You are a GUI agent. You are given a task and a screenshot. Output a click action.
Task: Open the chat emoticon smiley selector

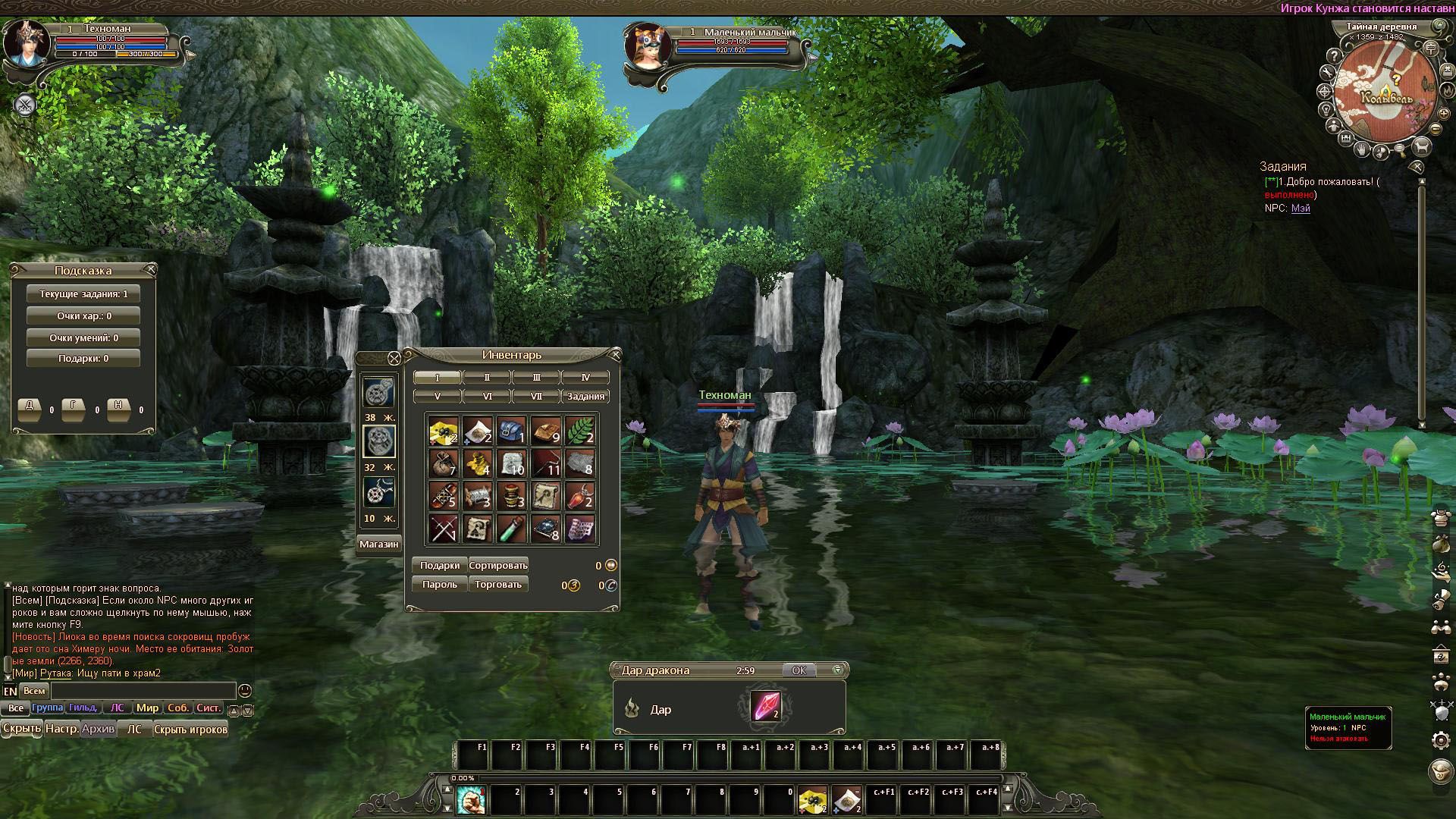click(244, 691)
